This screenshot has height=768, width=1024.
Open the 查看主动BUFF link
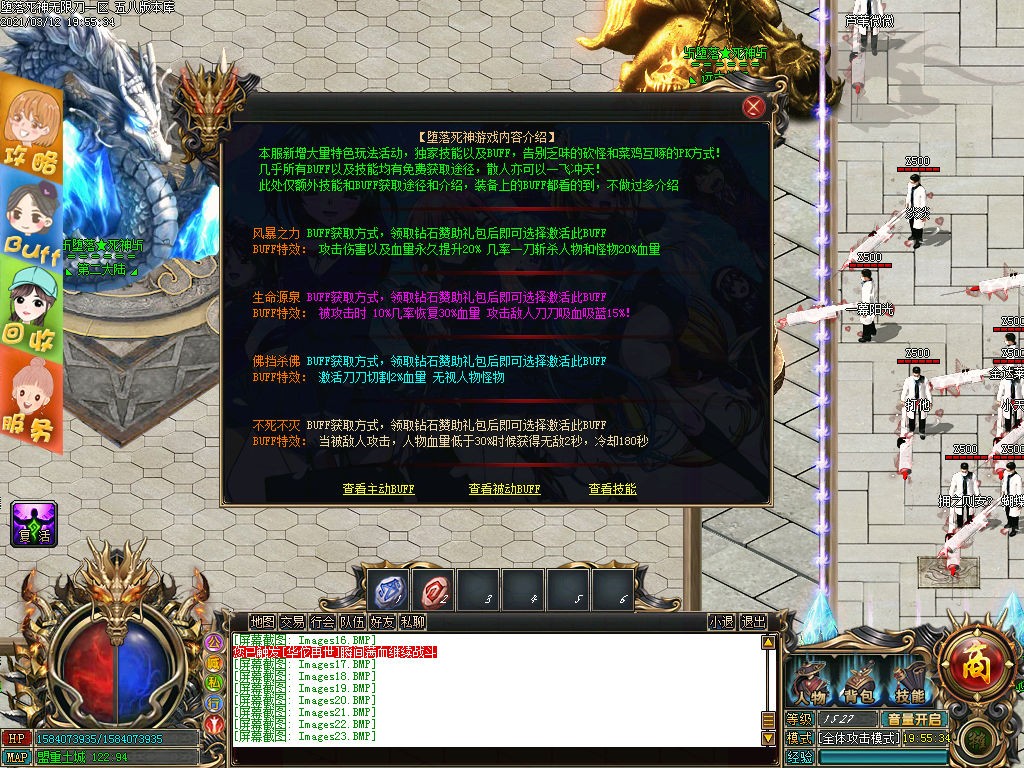[378, 490]
